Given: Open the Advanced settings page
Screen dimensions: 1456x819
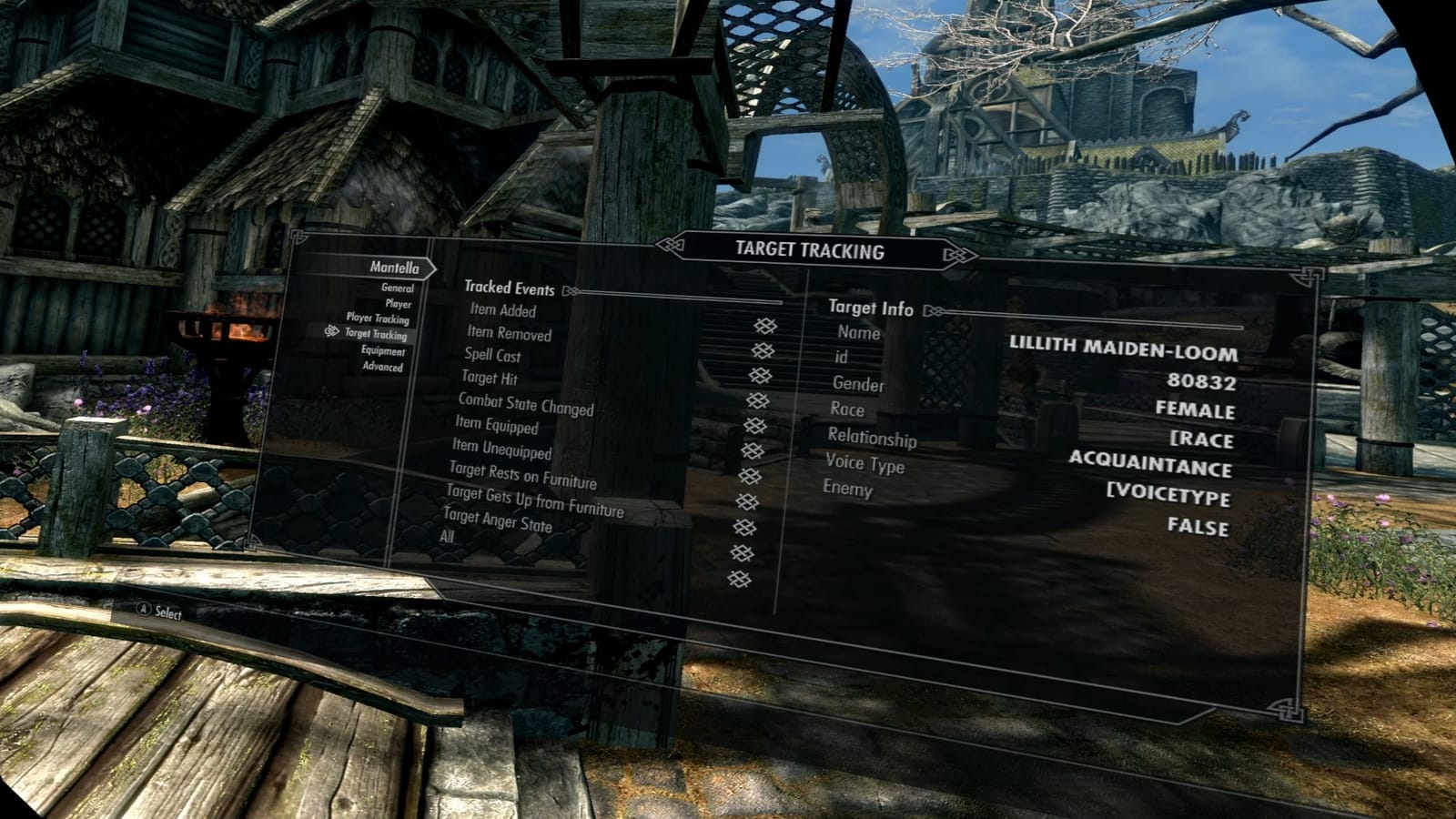Looking at the screenshot, I should point(382,367).
